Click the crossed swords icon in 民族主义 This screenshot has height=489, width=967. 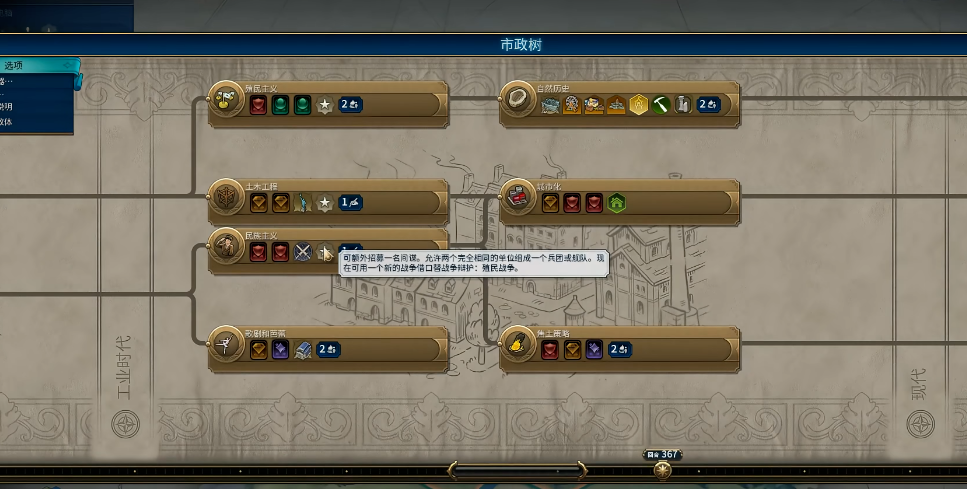[x=303, y=252]
